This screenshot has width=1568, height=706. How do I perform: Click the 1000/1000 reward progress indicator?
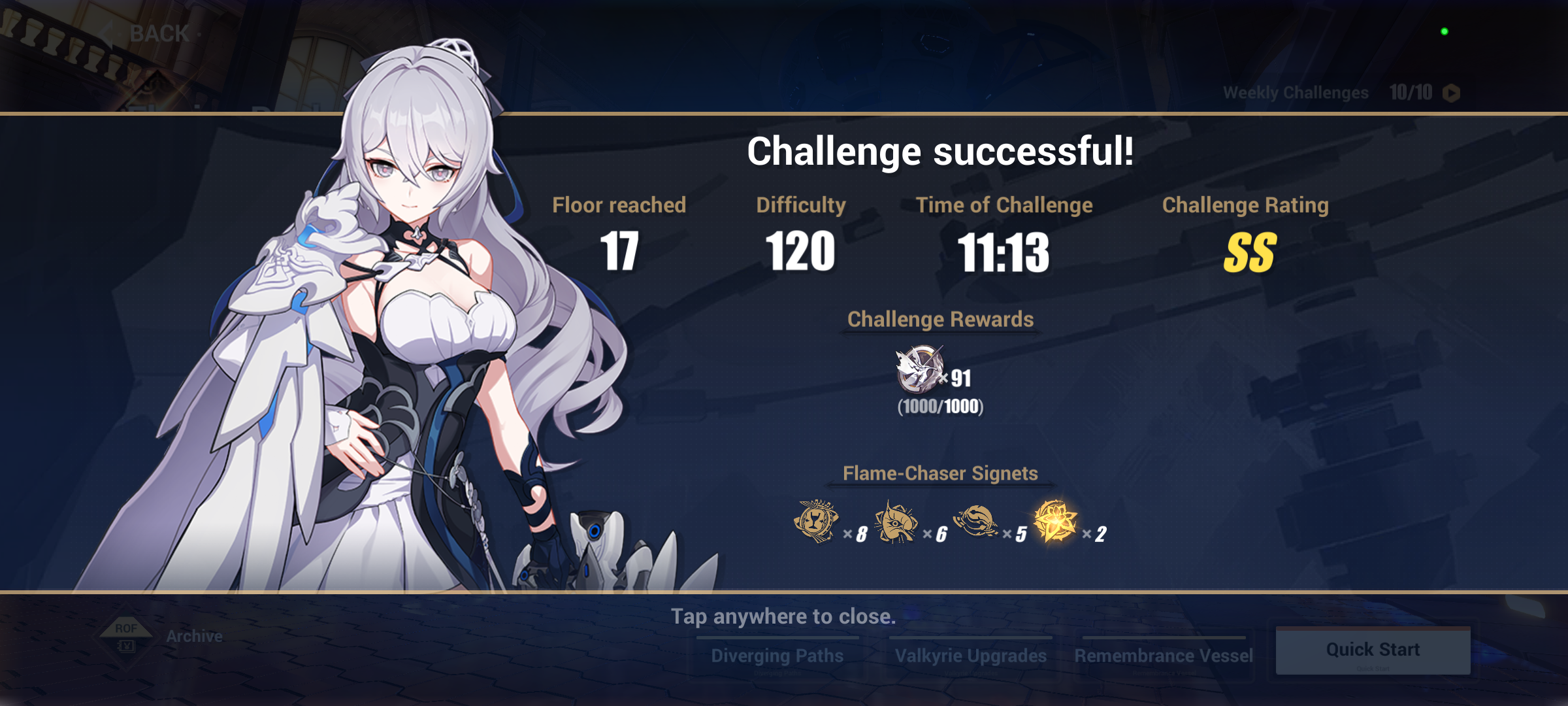point(941,407)
